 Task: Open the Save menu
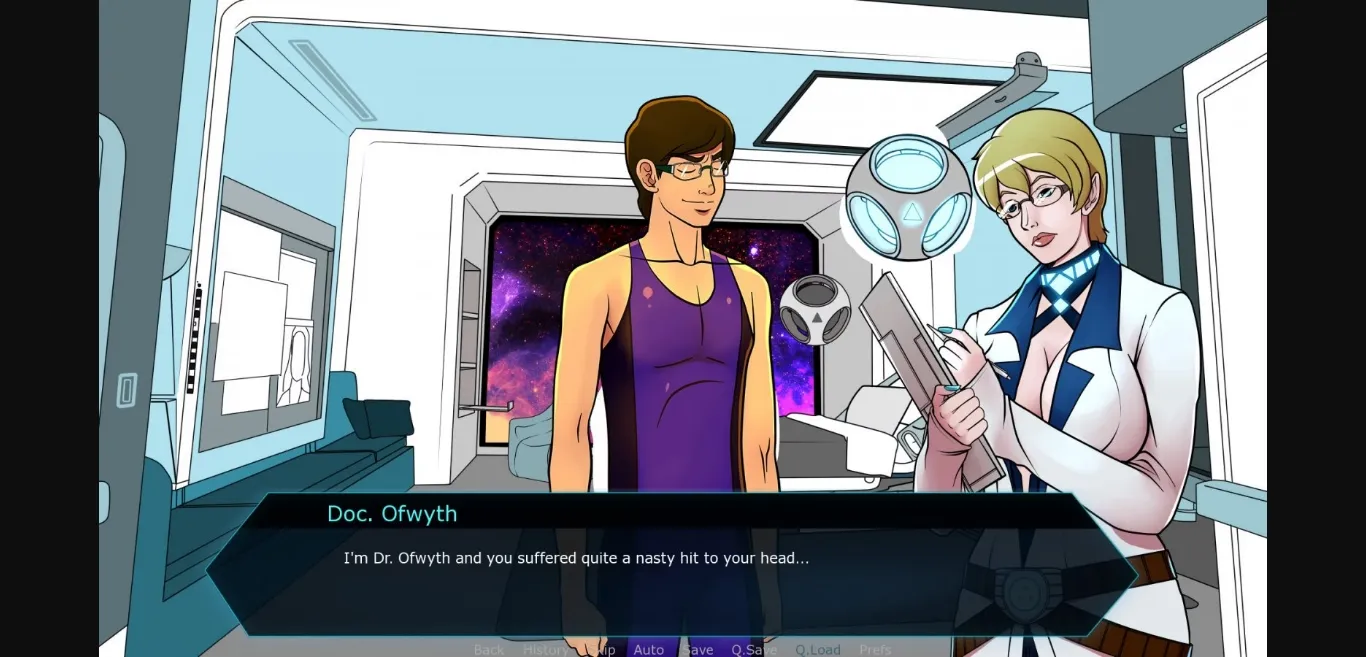coord(698,650)
